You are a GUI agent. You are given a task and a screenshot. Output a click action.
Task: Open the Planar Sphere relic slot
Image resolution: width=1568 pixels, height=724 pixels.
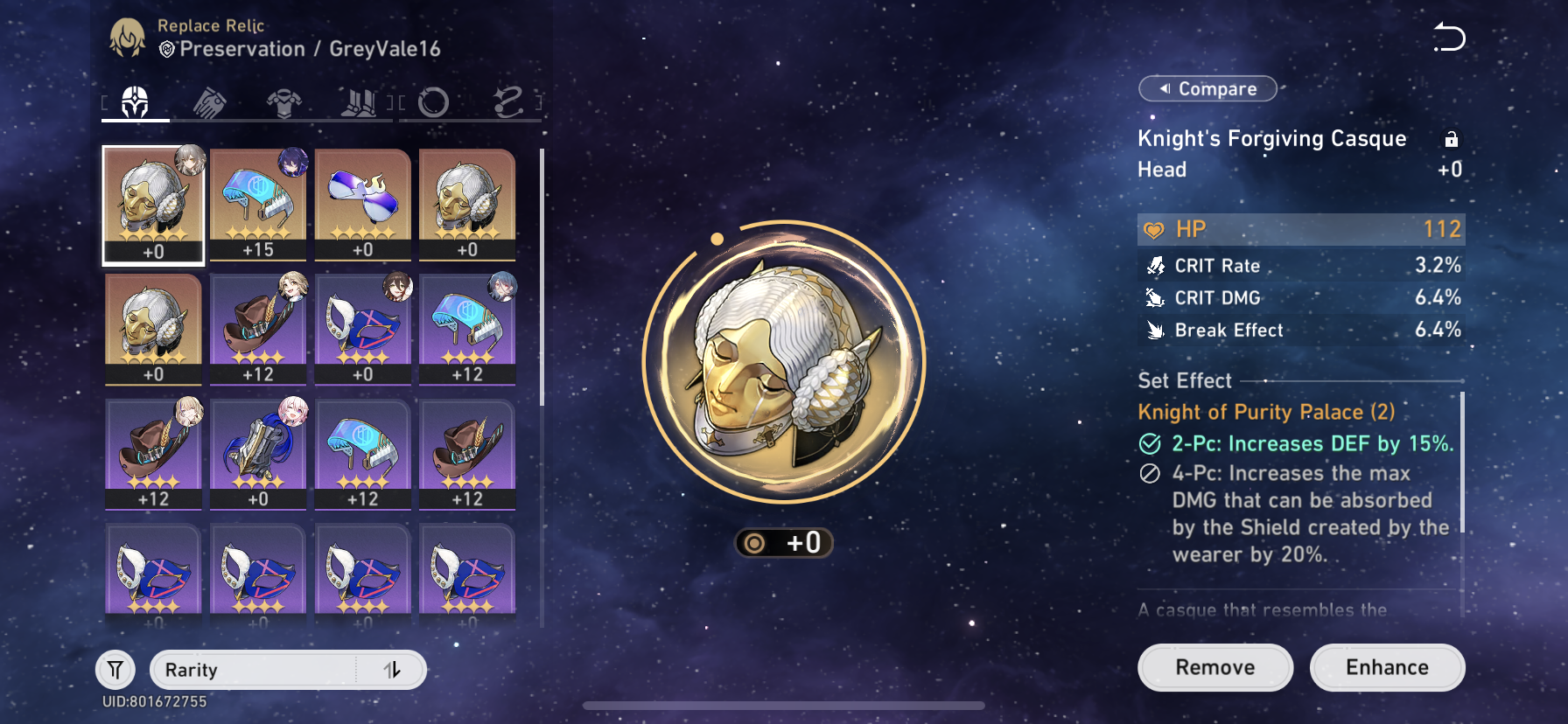click(435, 101)
